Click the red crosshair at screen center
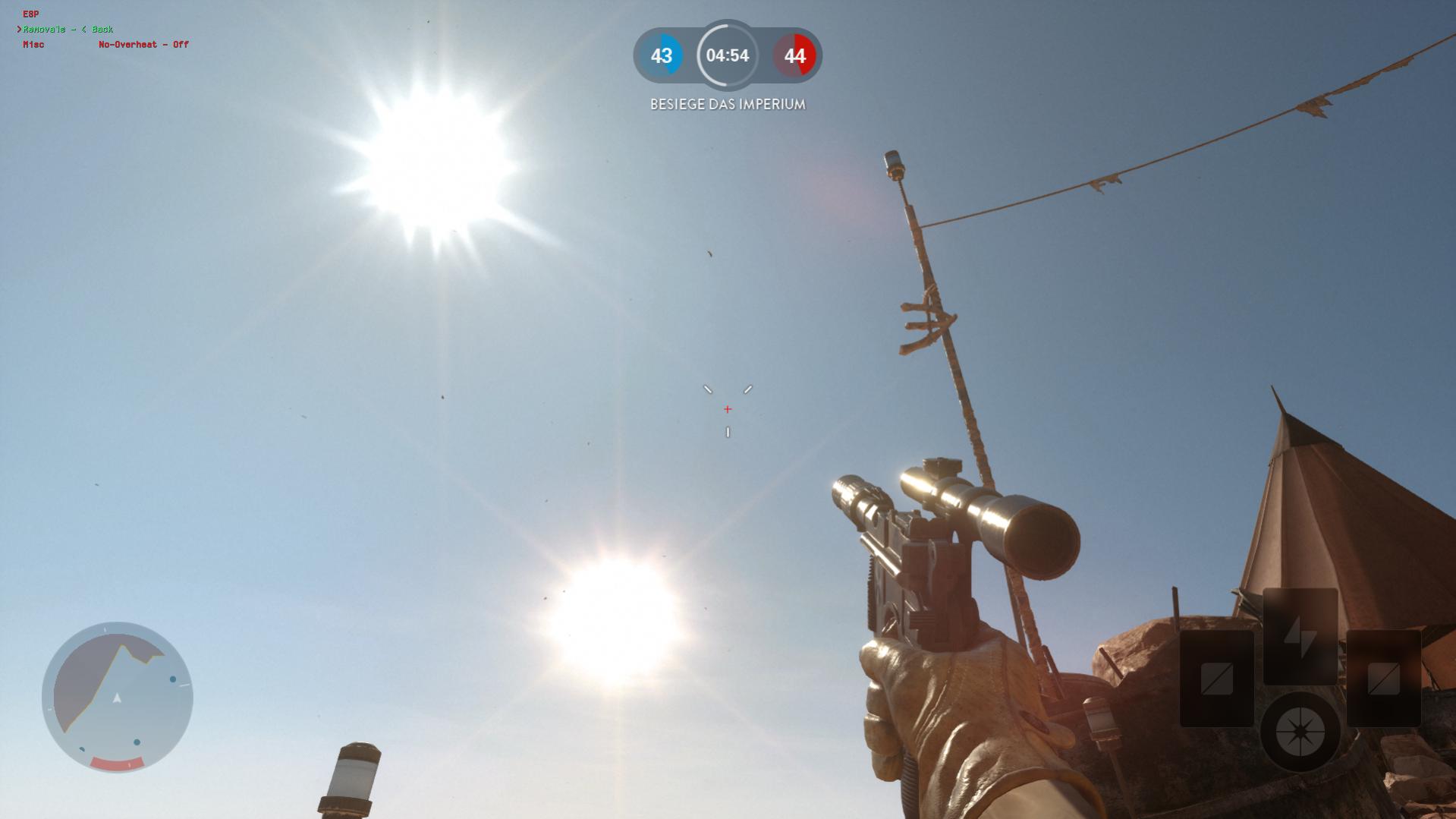The image size is (1456, 819). (x=727, y=408)
